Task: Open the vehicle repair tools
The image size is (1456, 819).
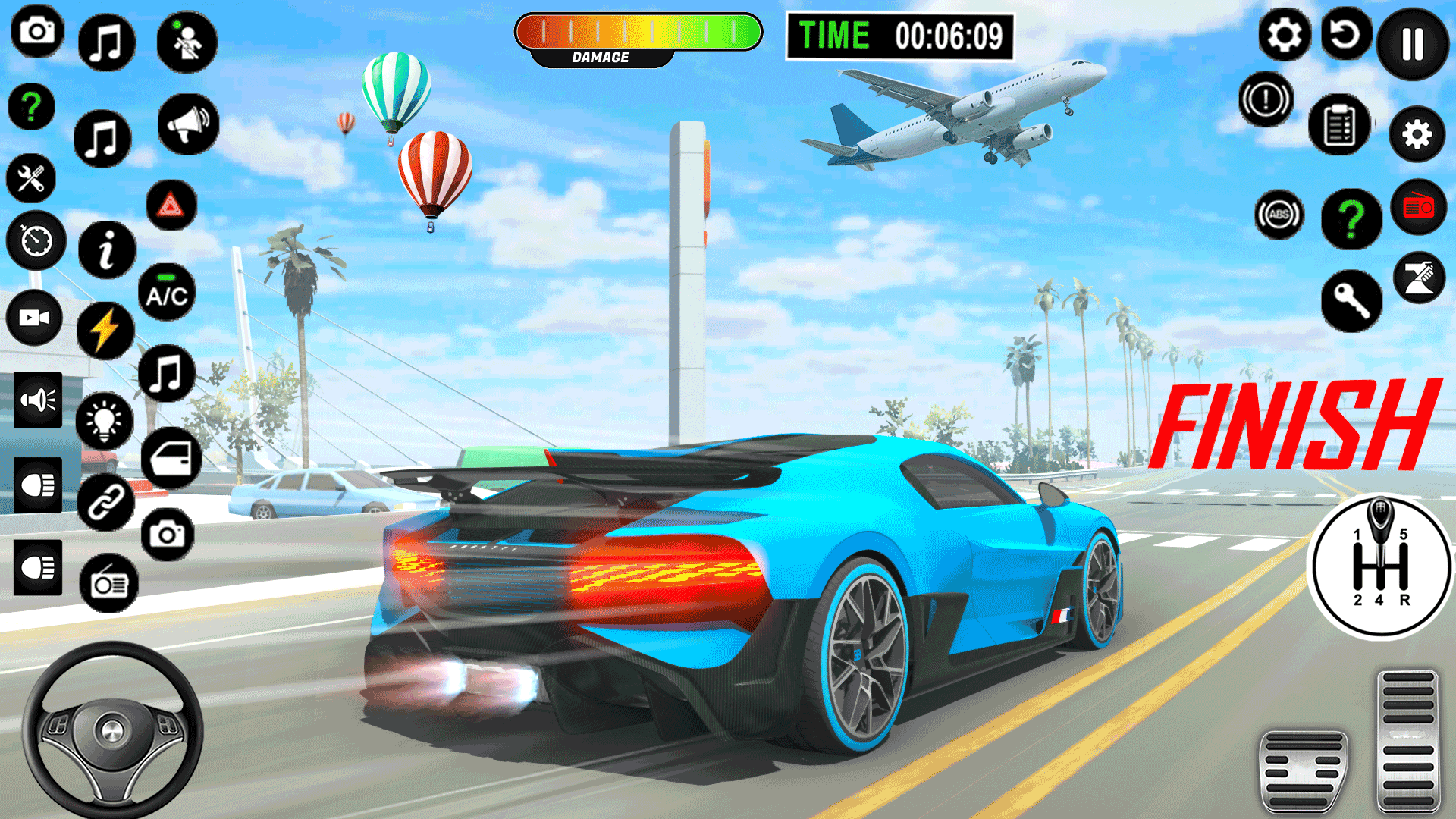Action: coord(32,177)
